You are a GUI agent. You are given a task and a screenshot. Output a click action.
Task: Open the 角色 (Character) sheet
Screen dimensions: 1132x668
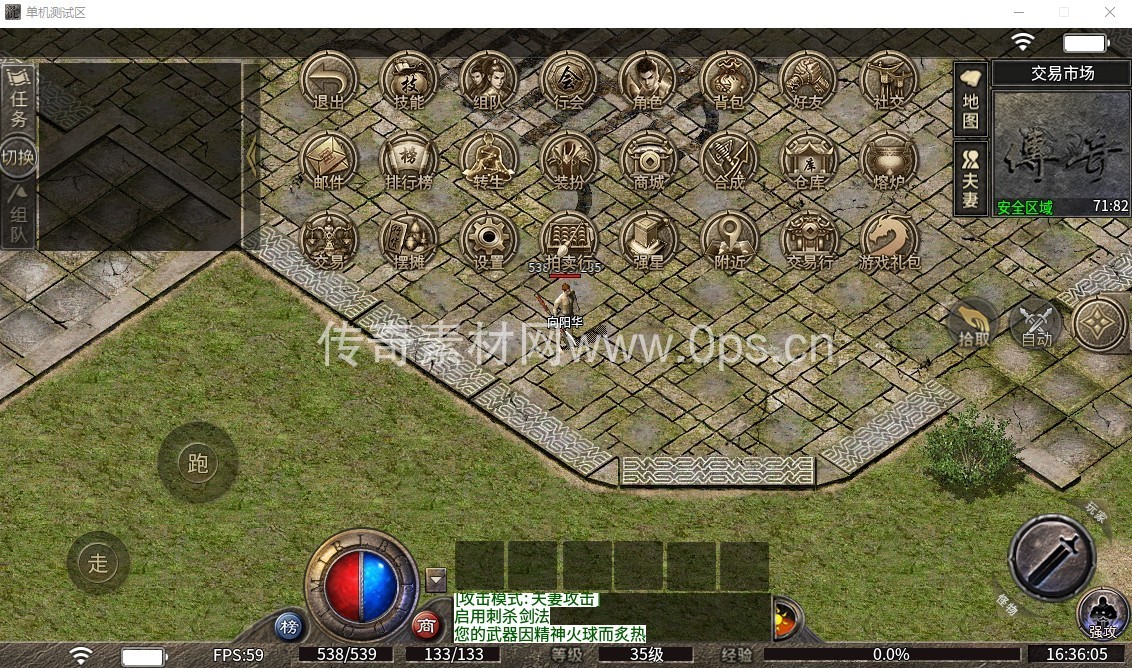coord(648,80)
